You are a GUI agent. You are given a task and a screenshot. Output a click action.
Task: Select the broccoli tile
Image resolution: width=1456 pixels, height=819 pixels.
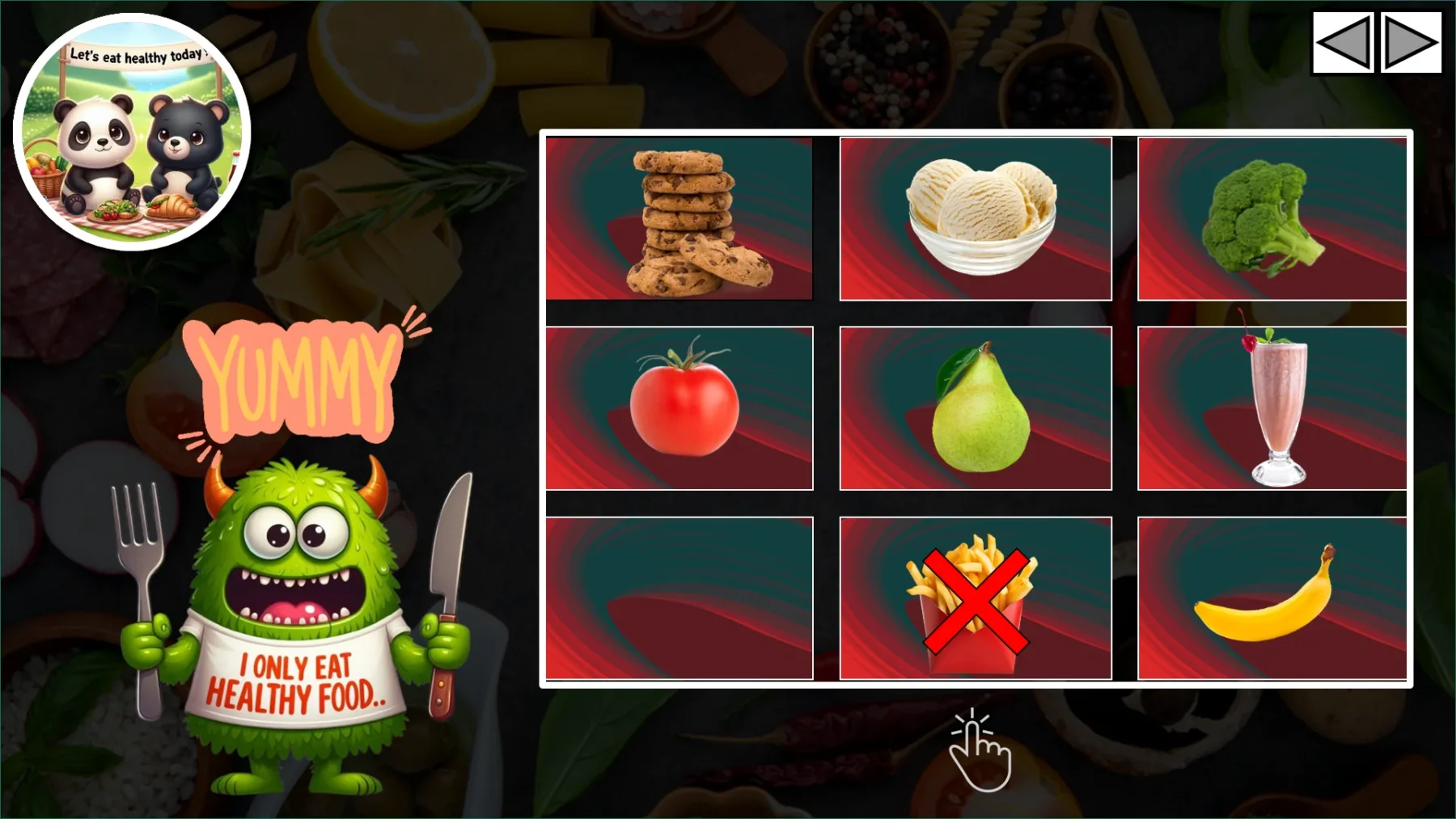pos(1272,218)
